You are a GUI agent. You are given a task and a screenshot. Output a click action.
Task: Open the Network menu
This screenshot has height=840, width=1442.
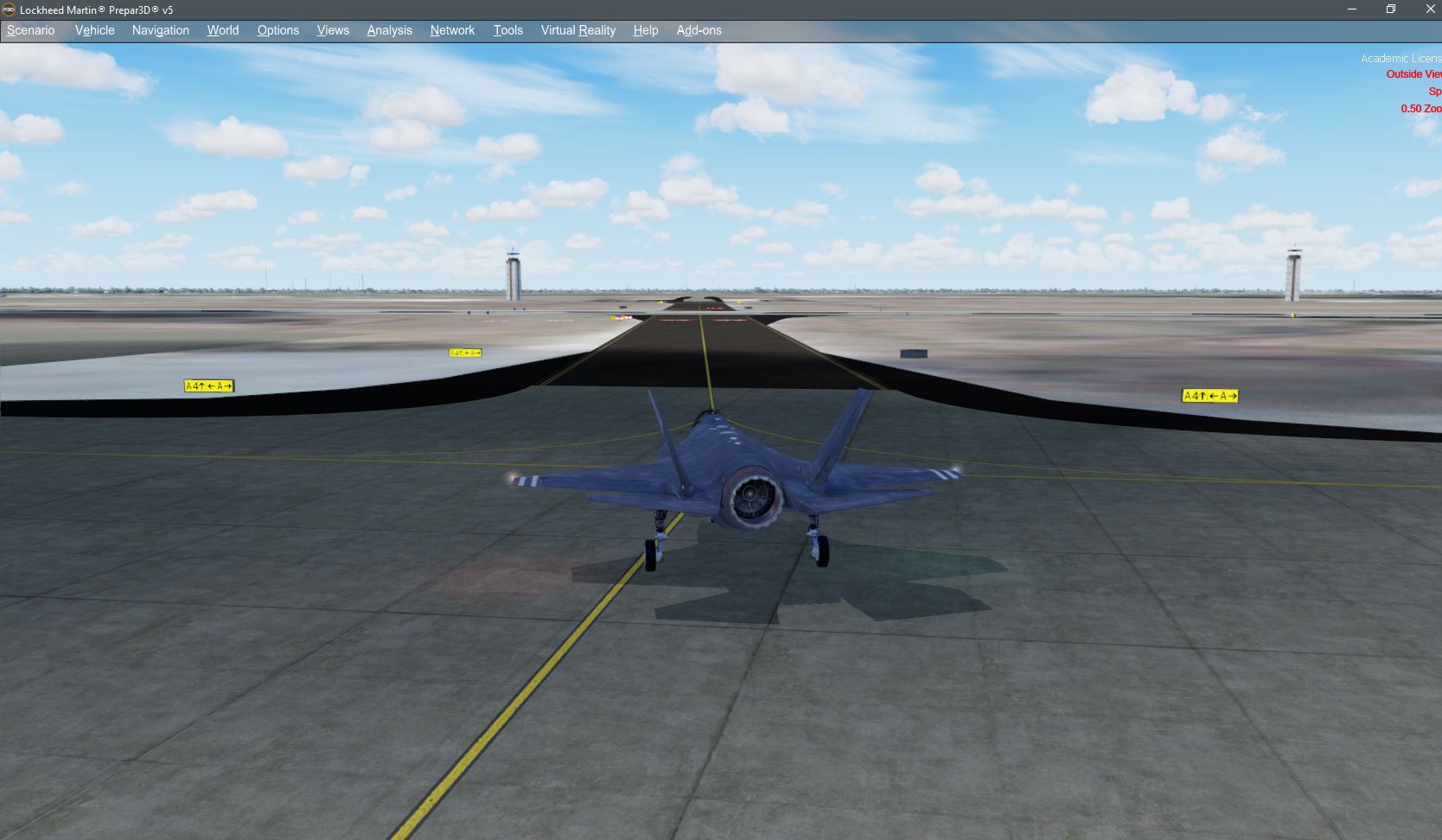452,30
